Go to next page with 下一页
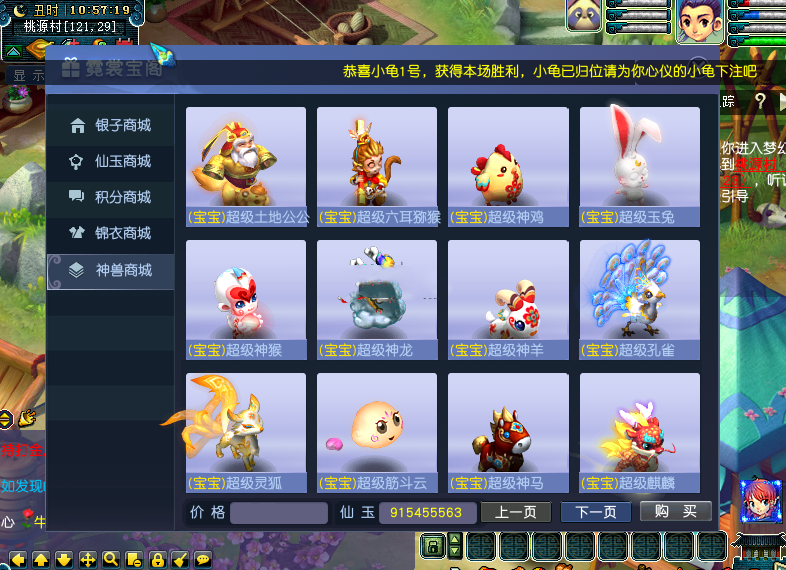 [595, 513]
